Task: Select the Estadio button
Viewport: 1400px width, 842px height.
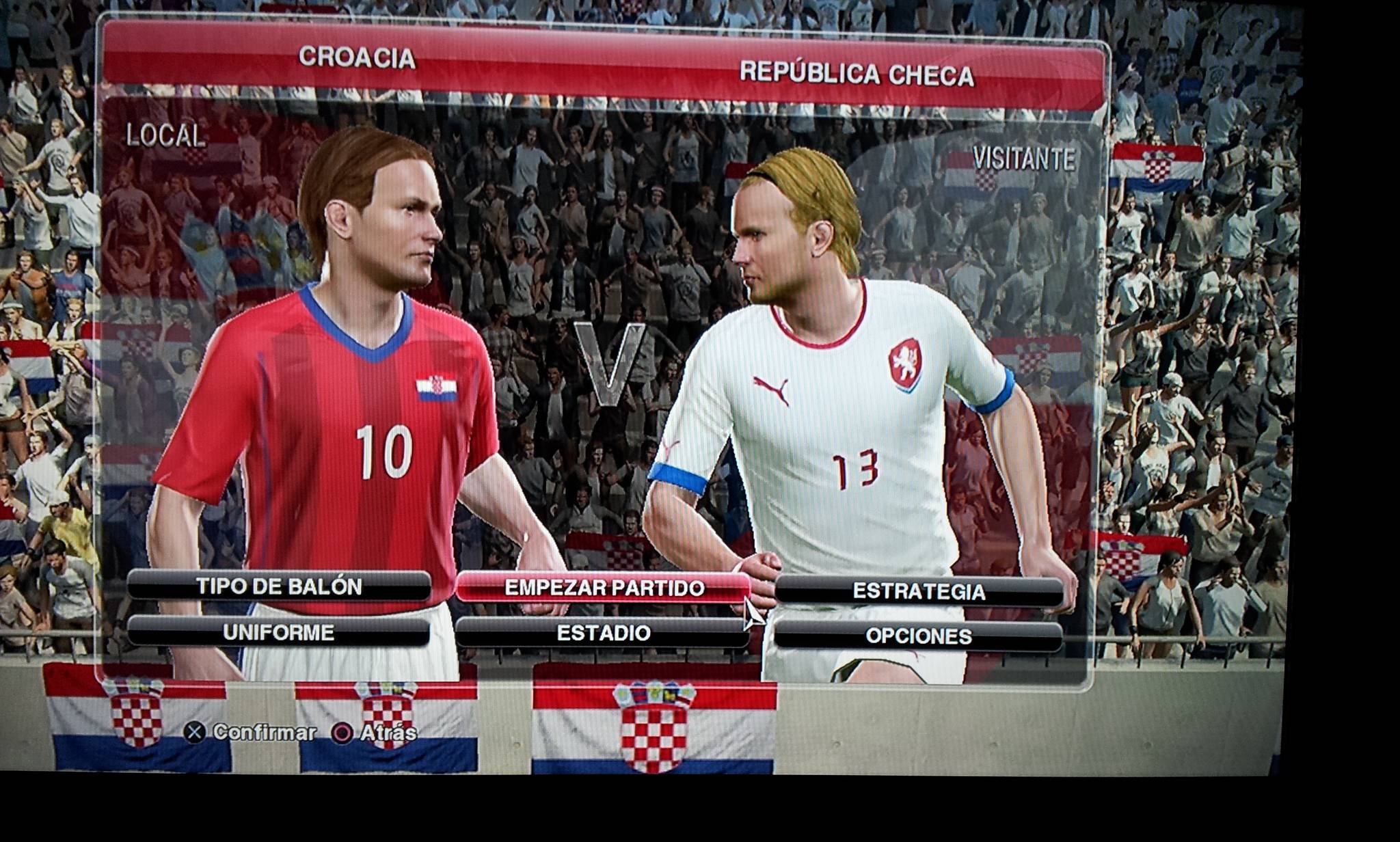Action: 603,633
